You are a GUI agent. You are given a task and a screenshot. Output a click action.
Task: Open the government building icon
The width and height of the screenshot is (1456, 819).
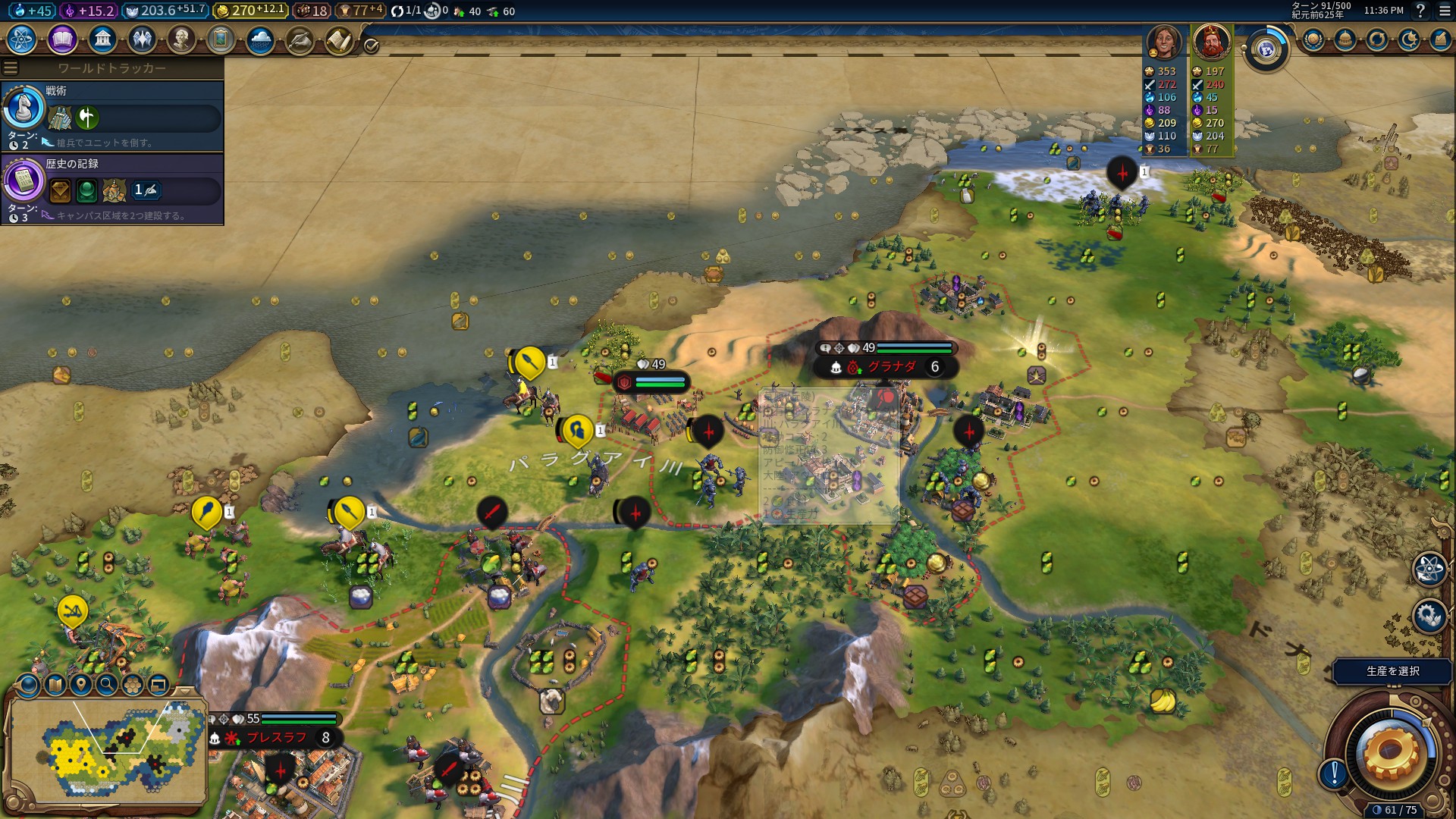pyautogui.click(x=102, y=39)
